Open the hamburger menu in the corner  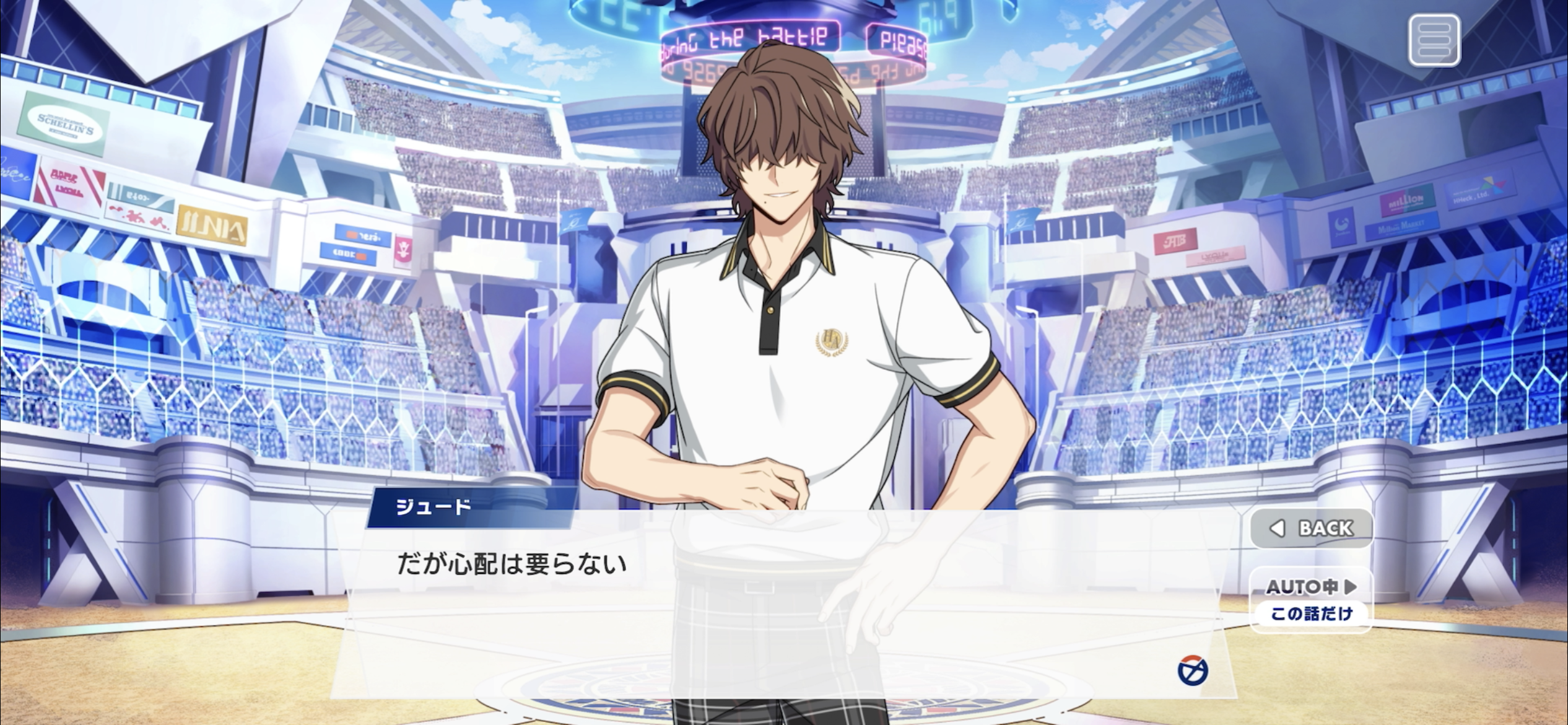coord(1434,41)
